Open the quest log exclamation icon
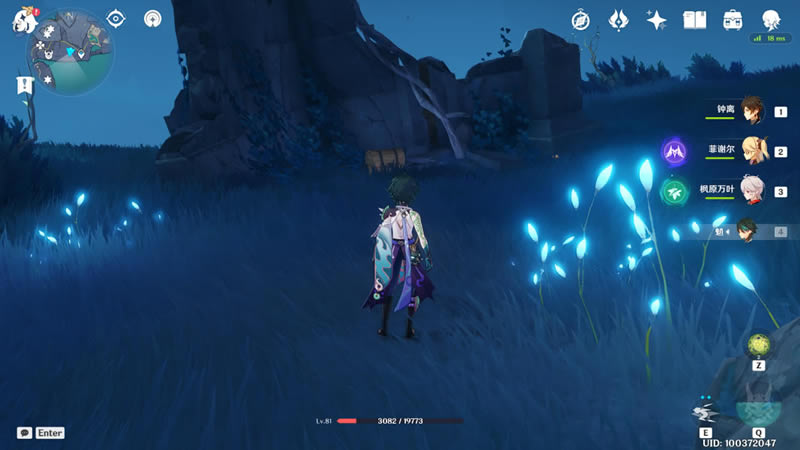Image resolution: width=800 pixels, height=450 pixels. coord(25,86)
